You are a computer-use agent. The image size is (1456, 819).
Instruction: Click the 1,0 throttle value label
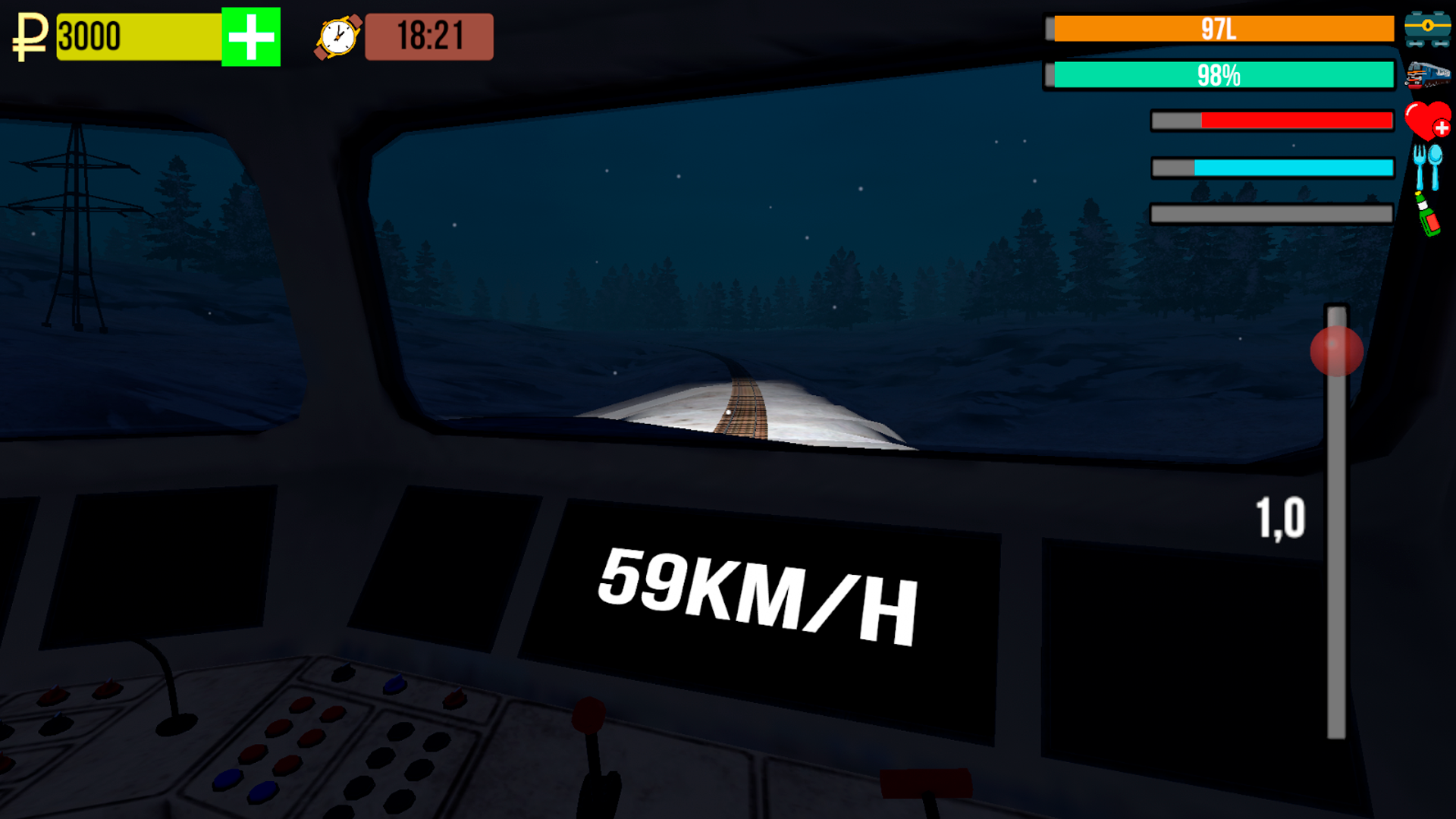pyautogui.click(x=1281, y=516)
